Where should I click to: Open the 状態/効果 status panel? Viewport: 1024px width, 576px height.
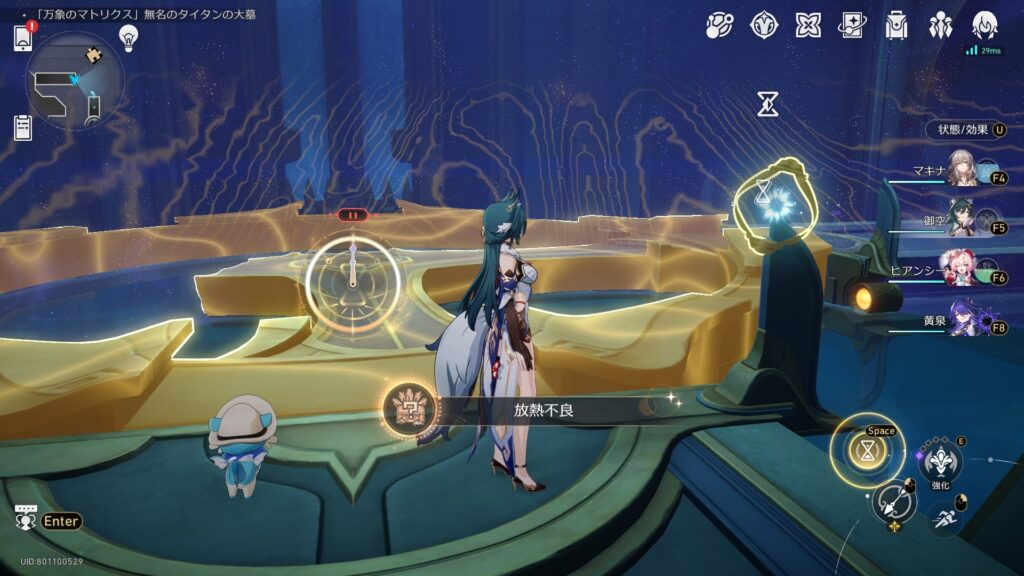pos(963,130)
